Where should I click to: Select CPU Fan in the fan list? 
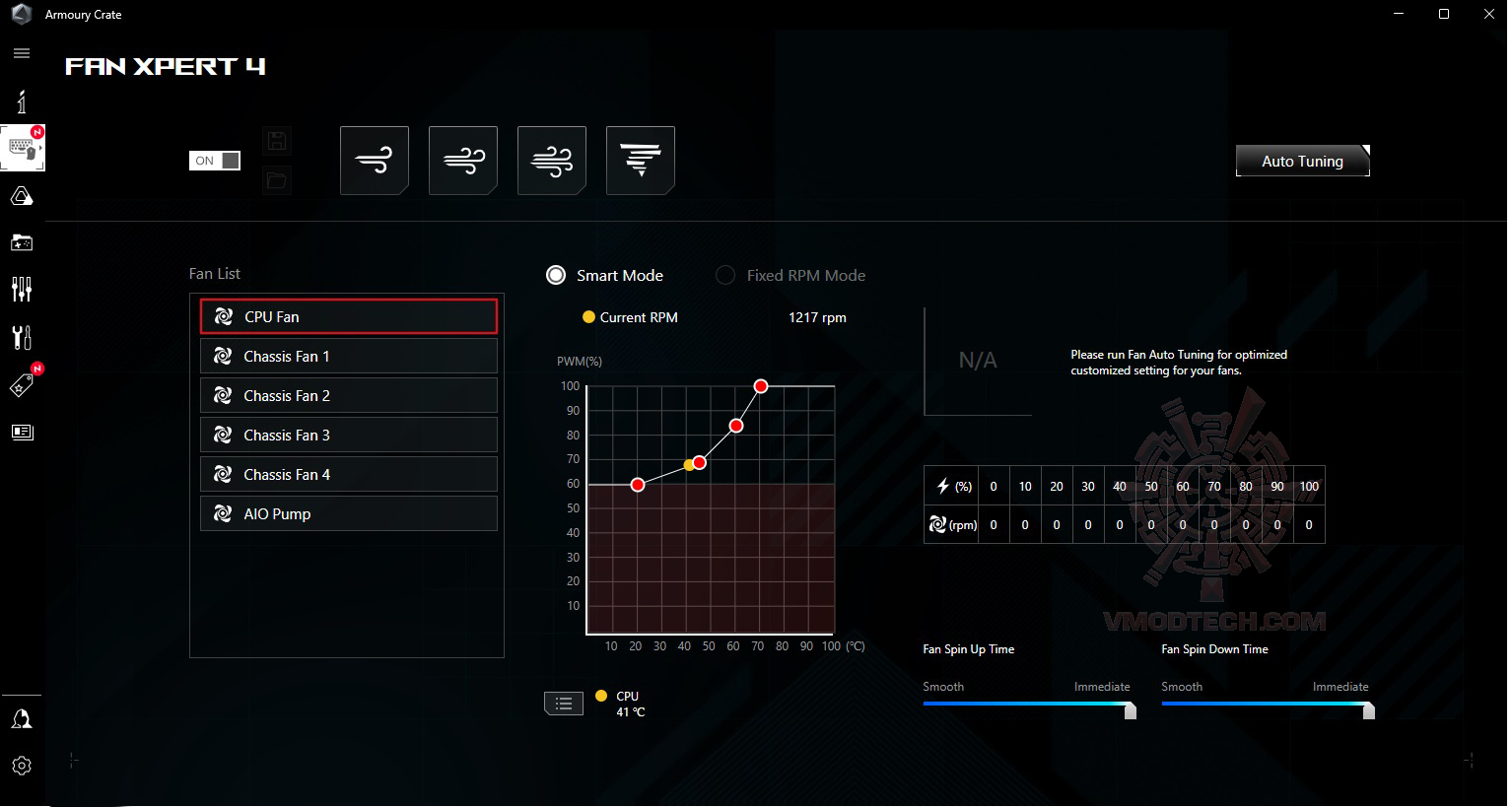[348, 316]
